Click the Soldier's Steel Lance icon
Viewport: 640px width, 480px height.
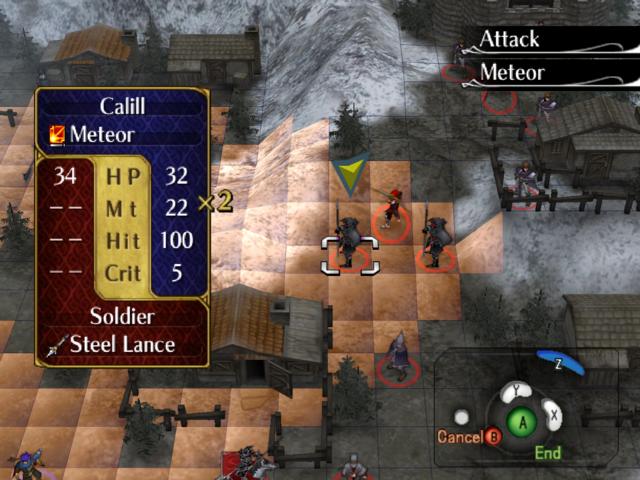[x=58, y=345]
